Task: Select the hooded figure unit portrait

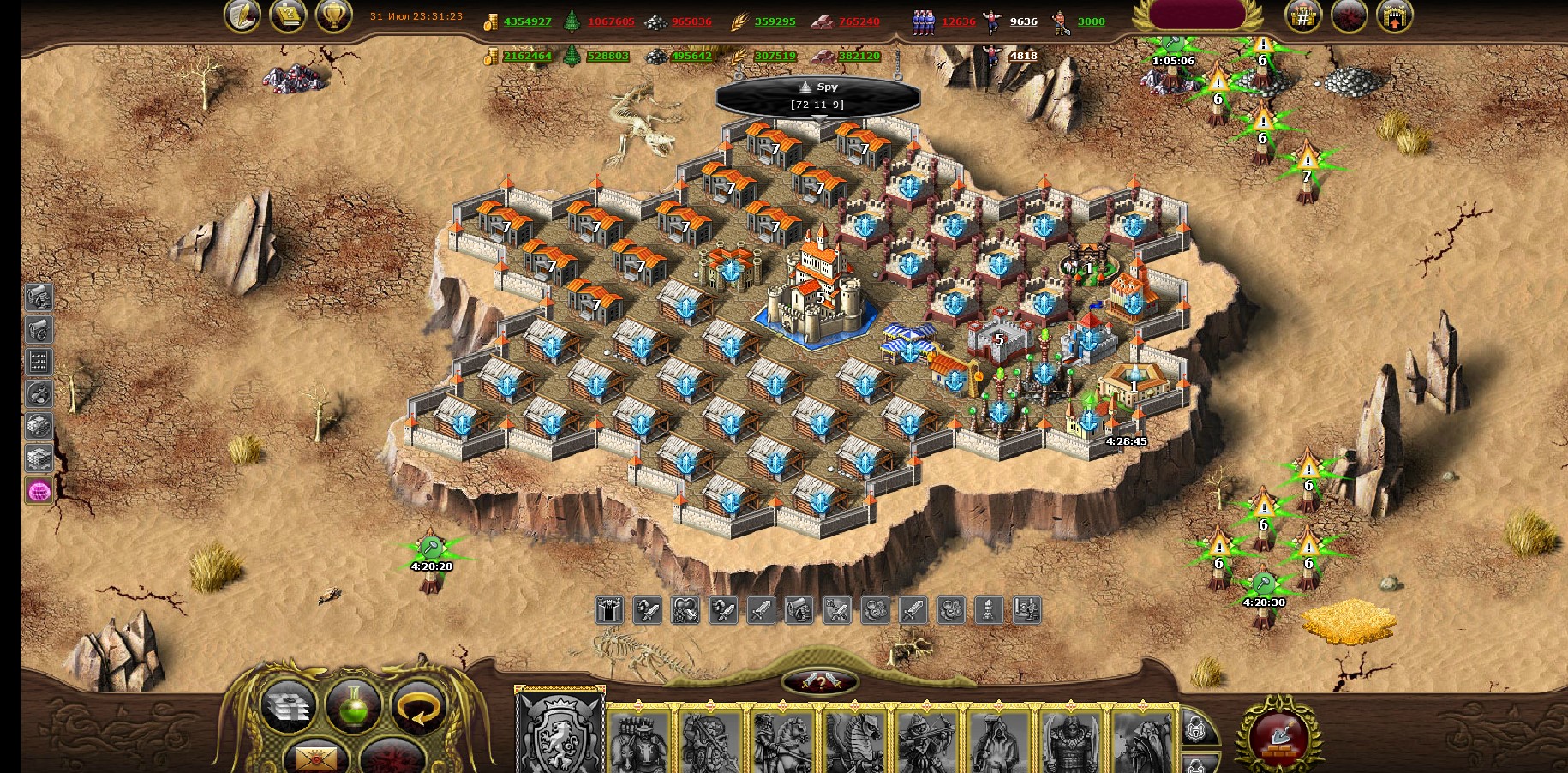Action: (998, 742)
